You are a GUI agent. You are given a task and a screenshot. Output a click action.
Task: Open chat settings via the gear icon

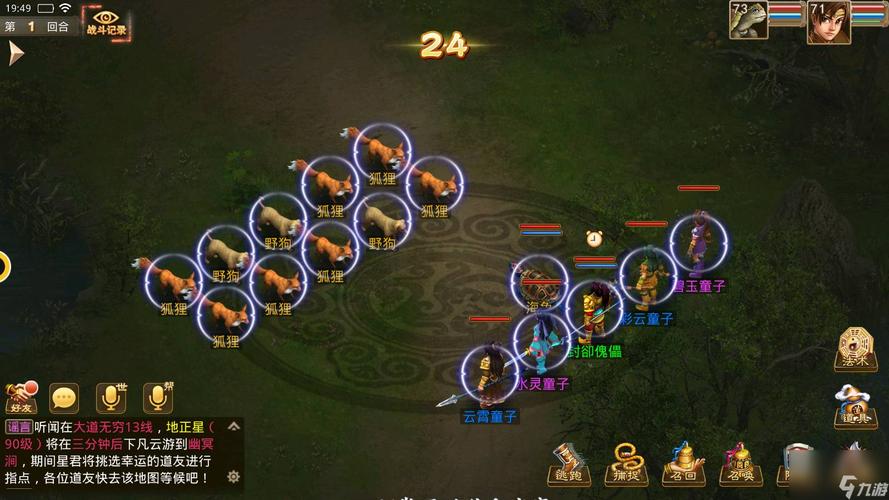coord(232,476)
